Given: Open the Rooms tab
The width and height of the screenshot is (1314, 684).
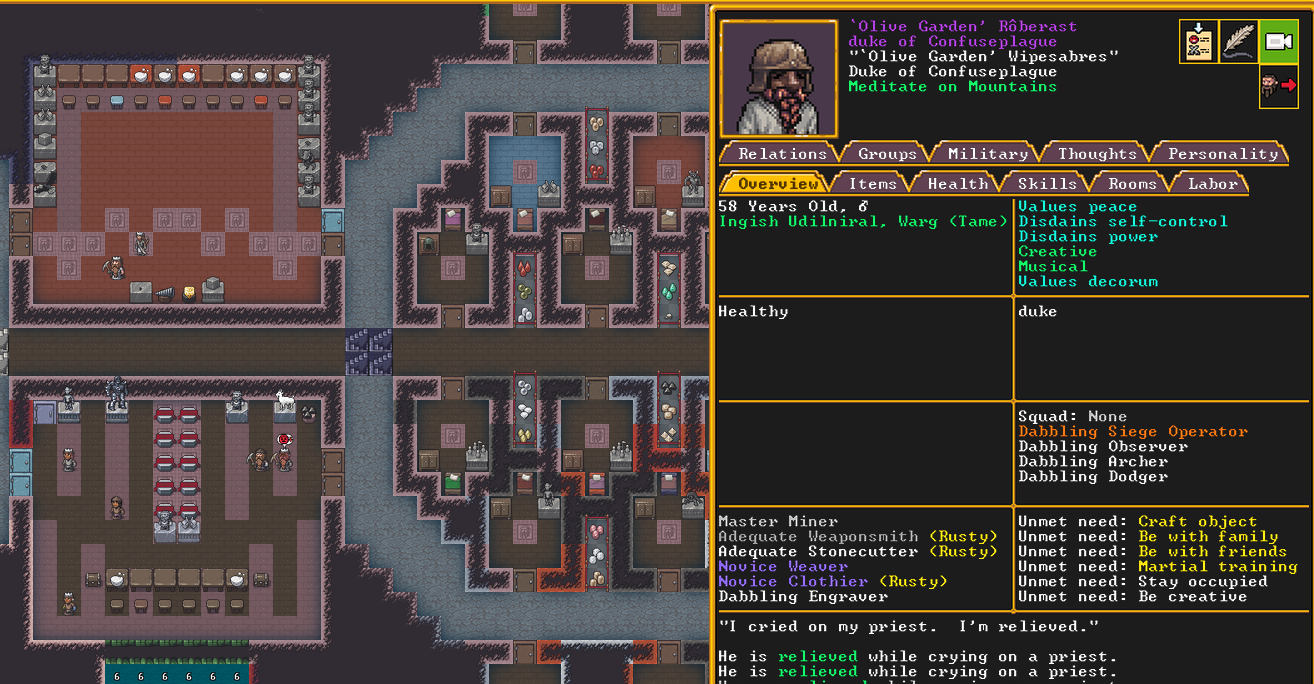Looking at the screenshot, I should coord(1131,183).
